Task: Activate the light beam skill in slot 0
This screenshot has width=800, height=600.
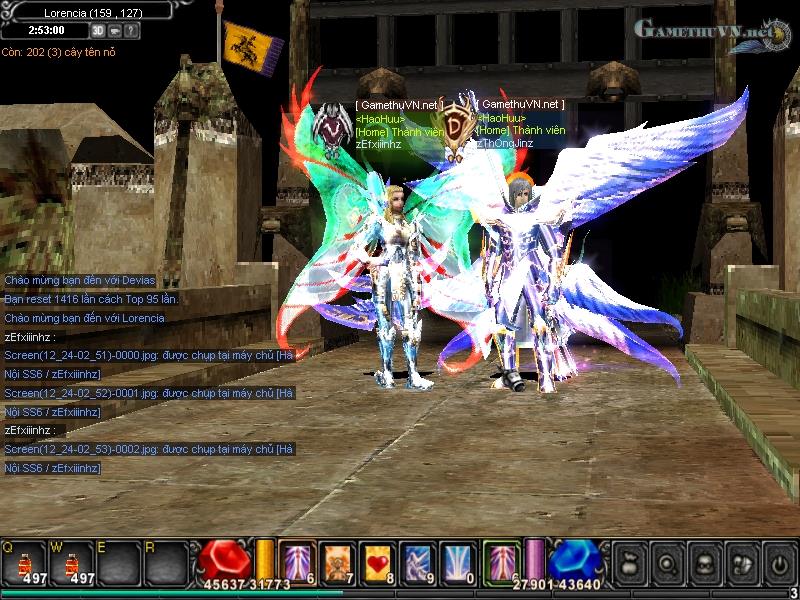Action: (x=455, y=560)
